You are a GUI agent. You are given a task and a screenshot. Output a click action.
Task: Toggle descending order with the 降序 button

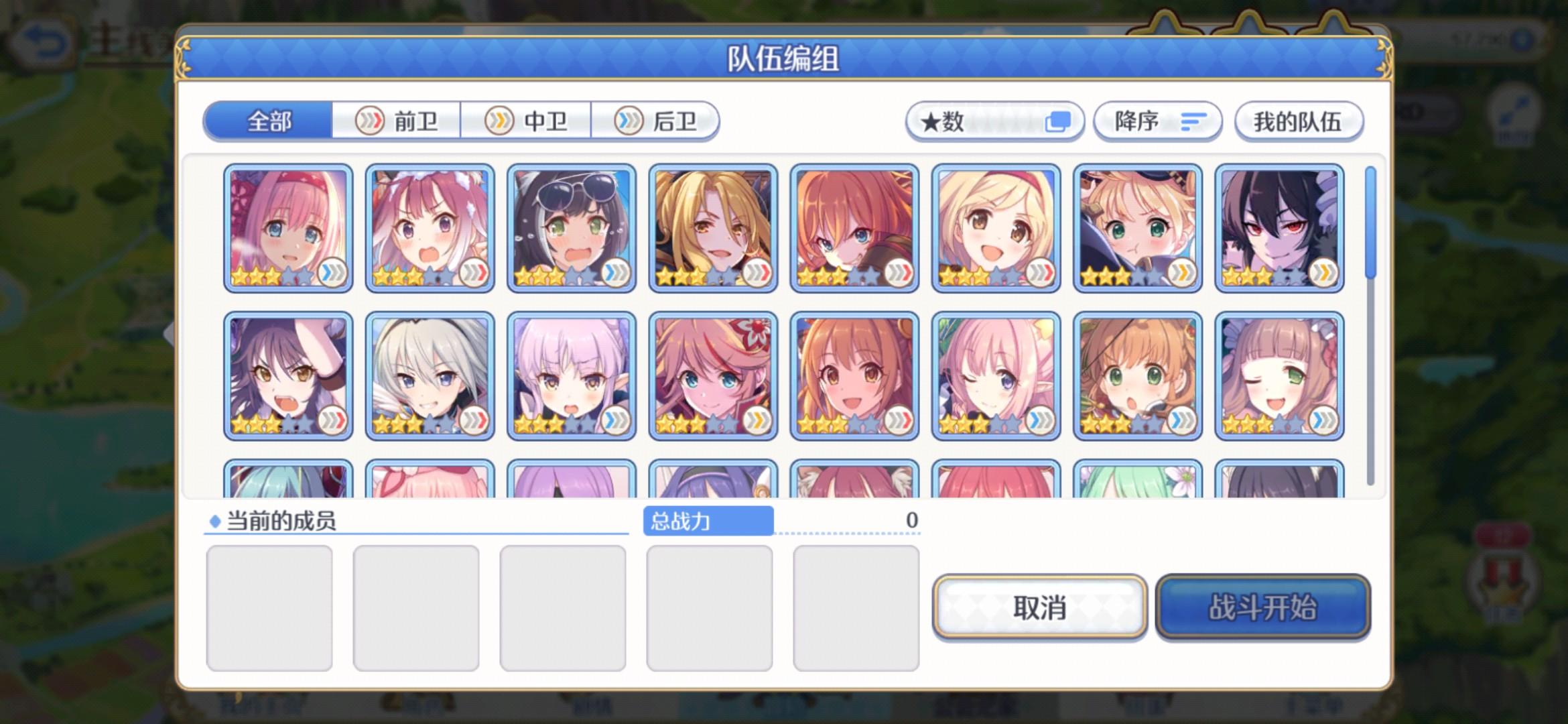point(1156,121)
